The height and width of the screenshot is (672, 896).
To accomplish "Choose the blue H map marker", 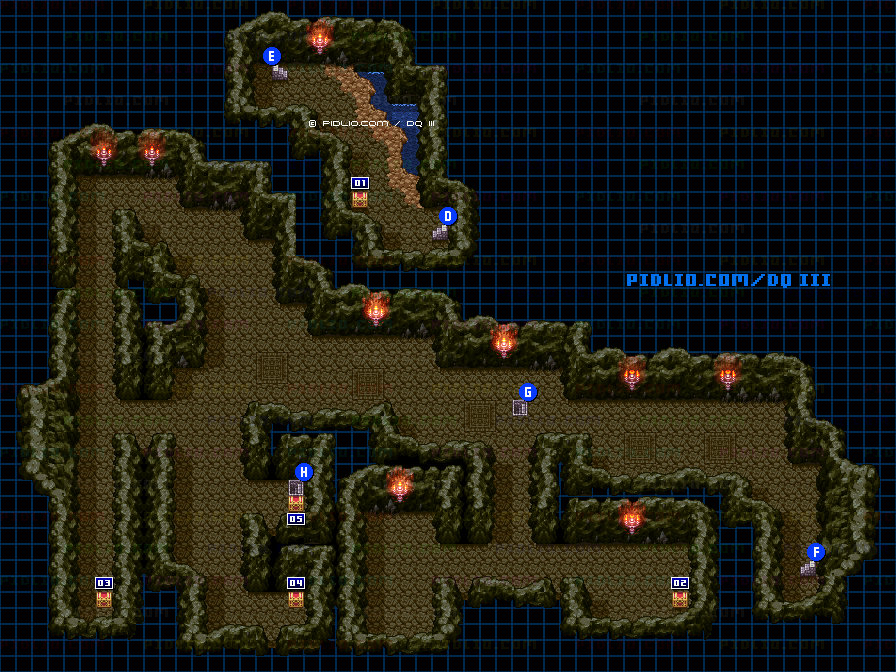I will 304,472.
